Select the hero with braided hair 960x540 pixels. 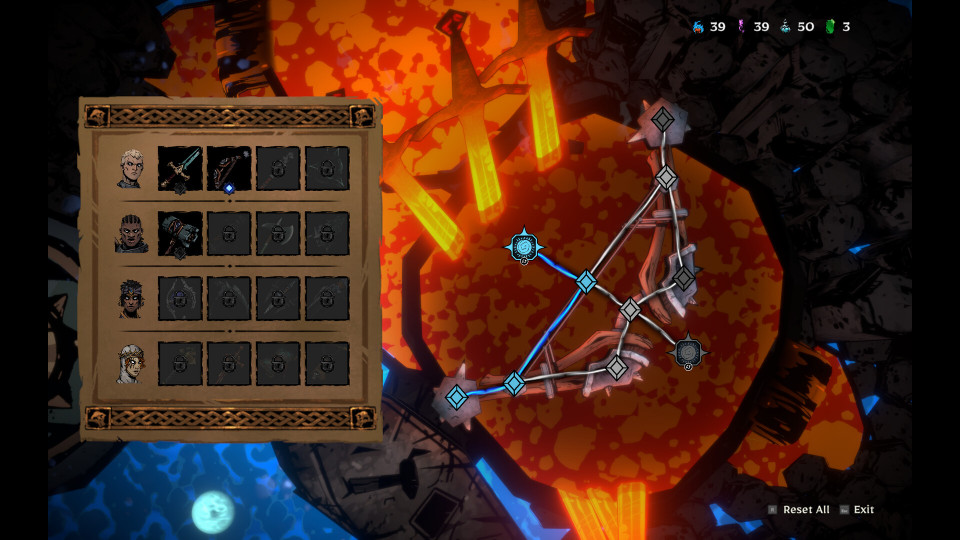tap(131, 234)
